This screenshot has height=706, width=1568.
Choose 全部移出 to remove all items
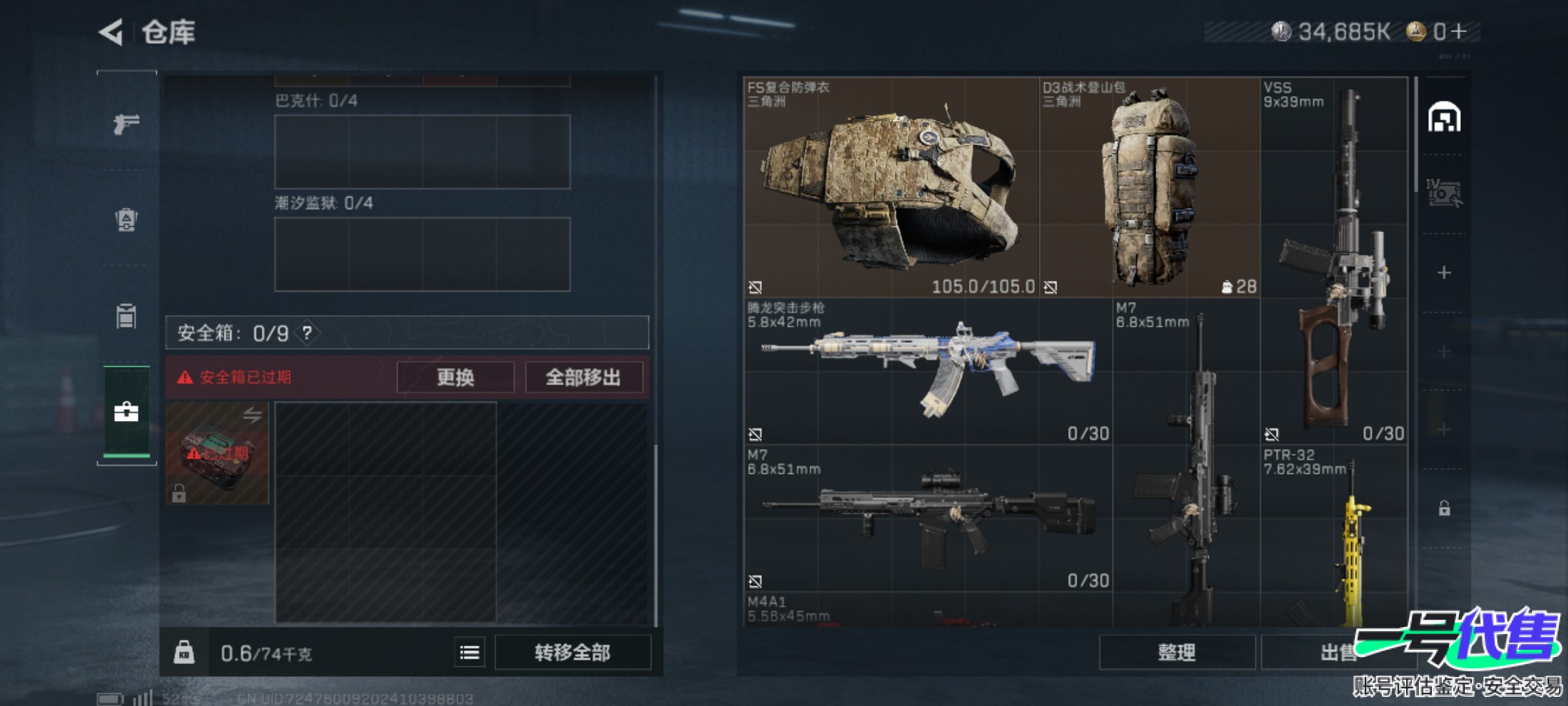583,377
